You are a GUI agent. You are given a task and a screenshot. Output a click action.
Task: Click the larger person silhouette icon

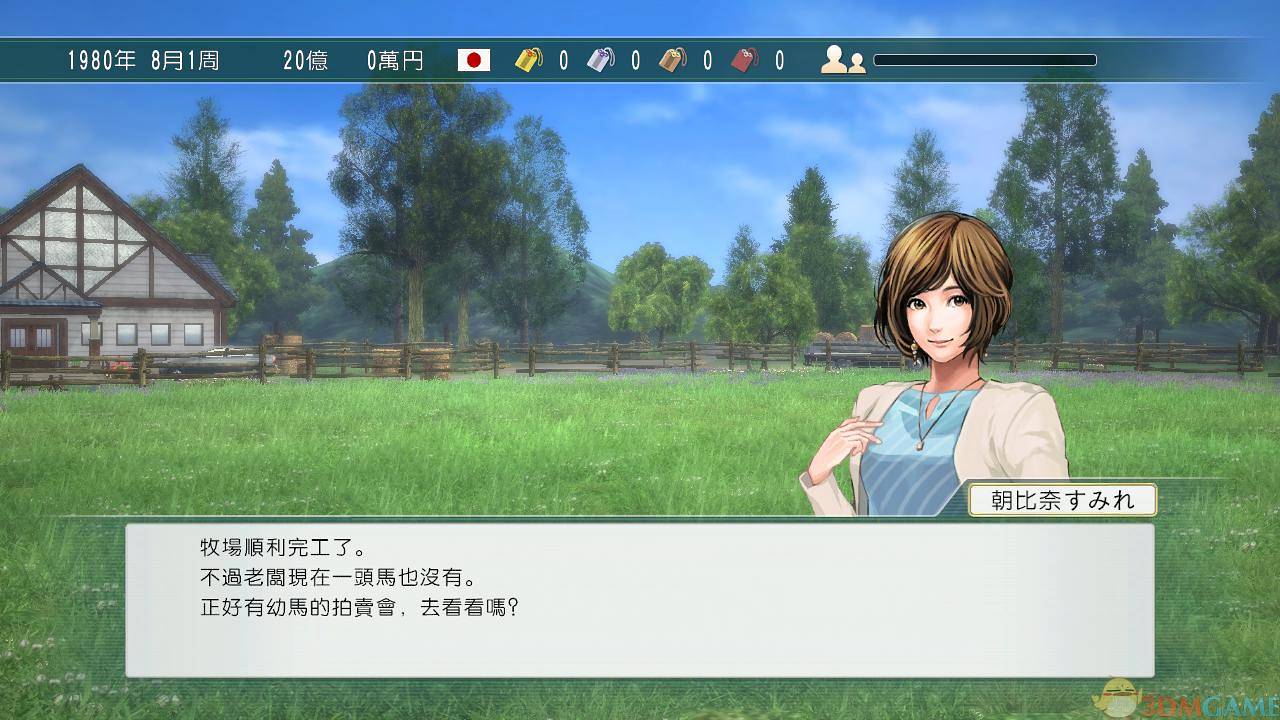833,61
